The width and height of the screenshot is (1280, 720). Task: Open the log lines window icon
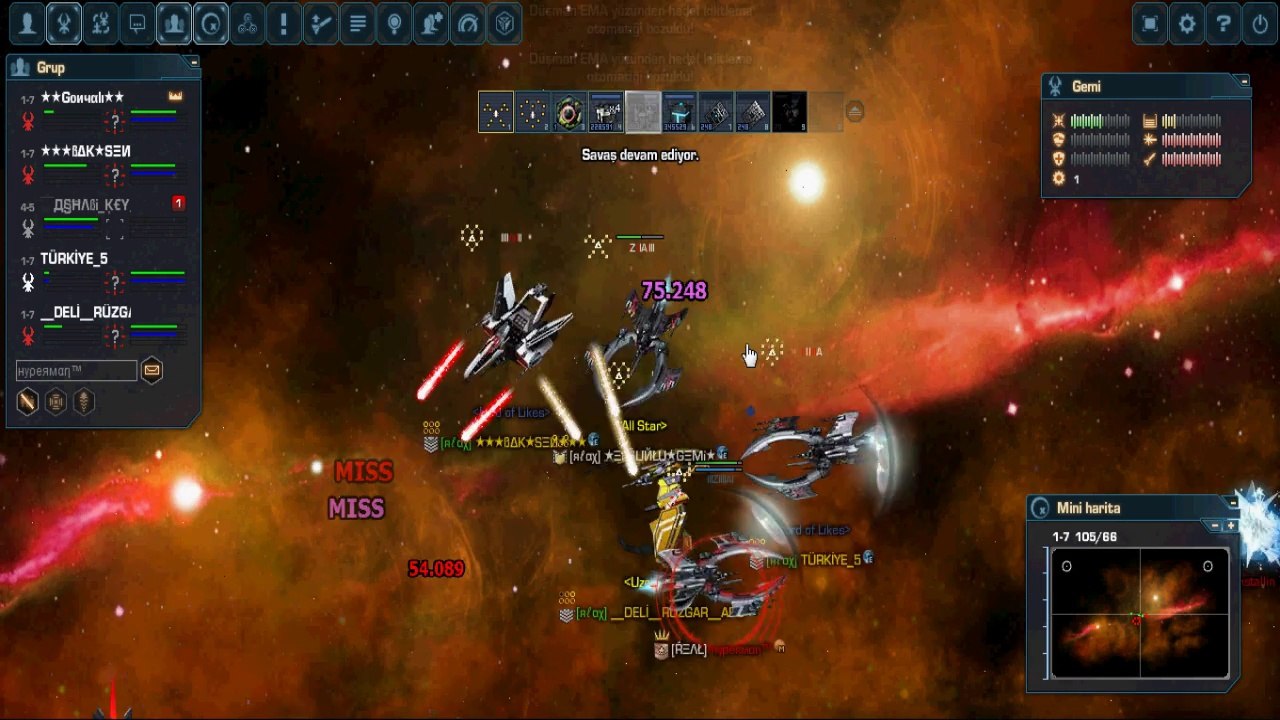[357, 24]
